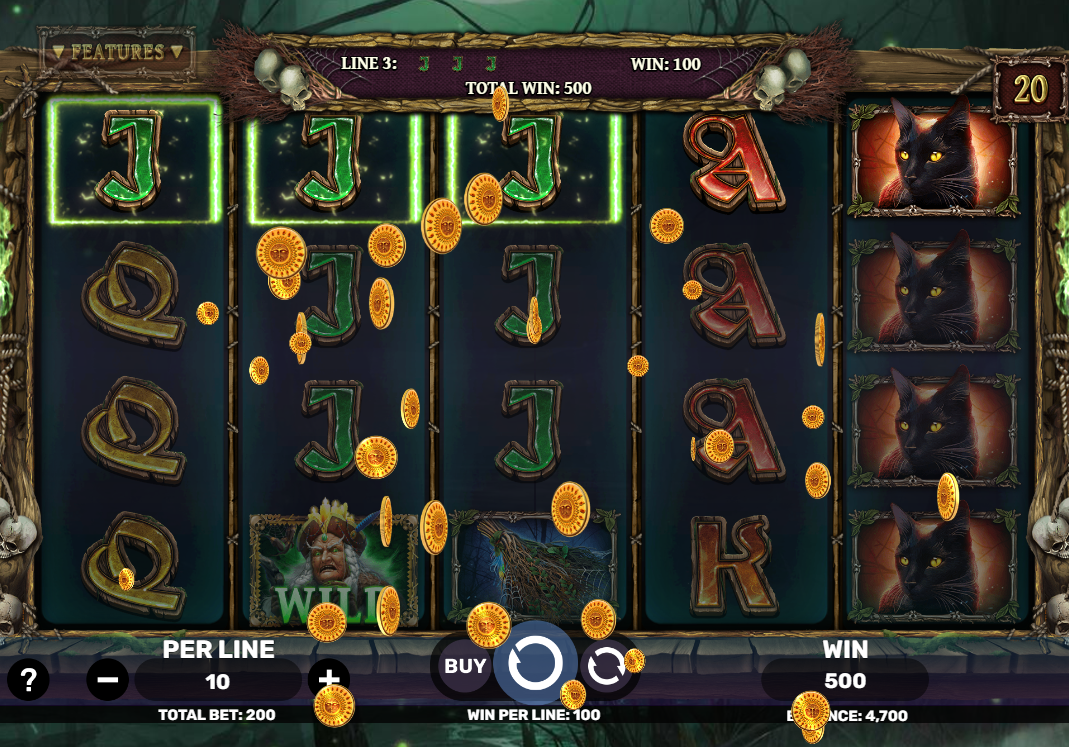The width and height of the screenshot is (1069, 747).
Task: Toggle the autoplay arrows button
Action: click(x=606, y=666)
